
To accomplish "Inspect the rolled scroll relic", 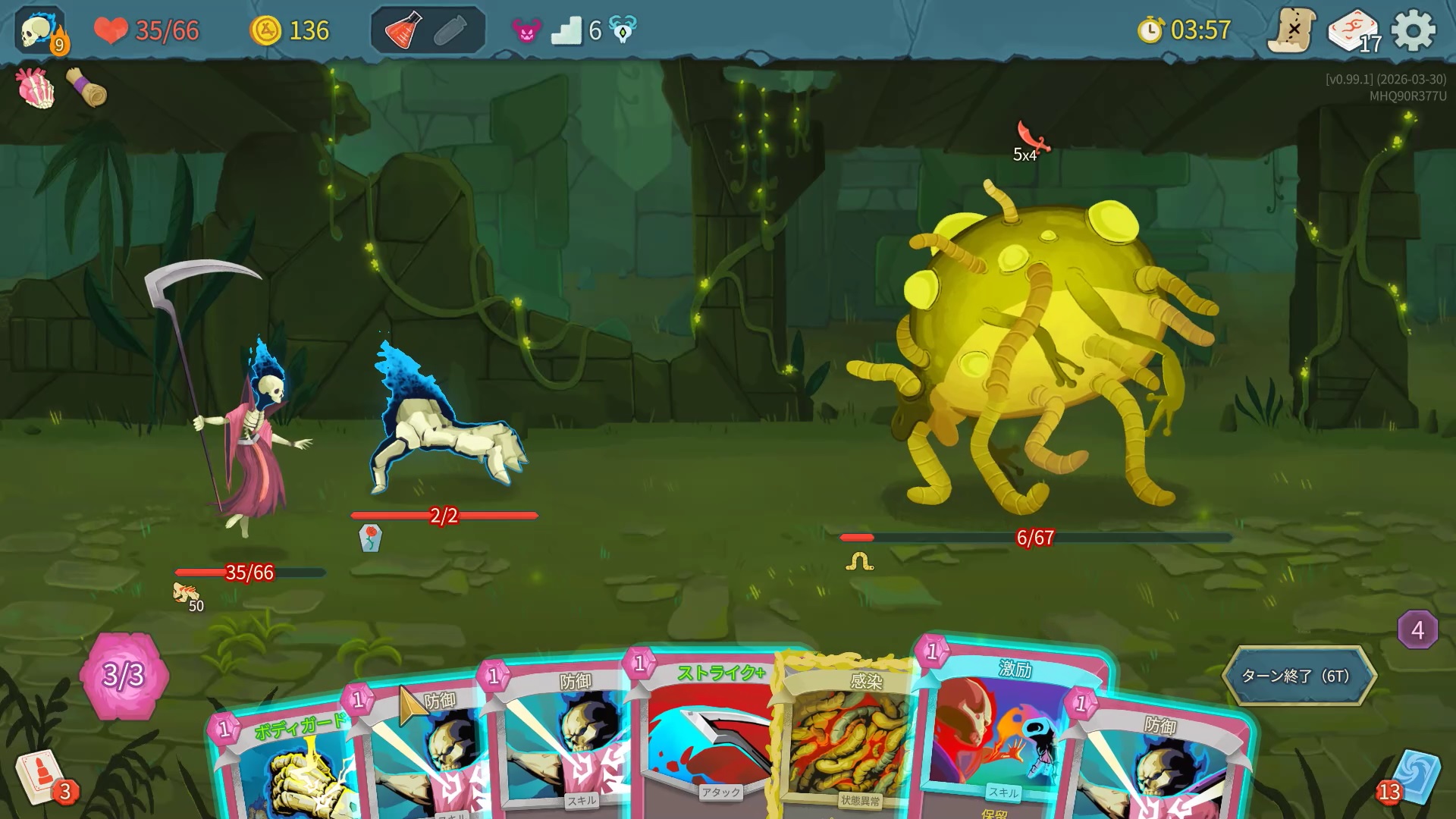I will [x=87, y=88].
